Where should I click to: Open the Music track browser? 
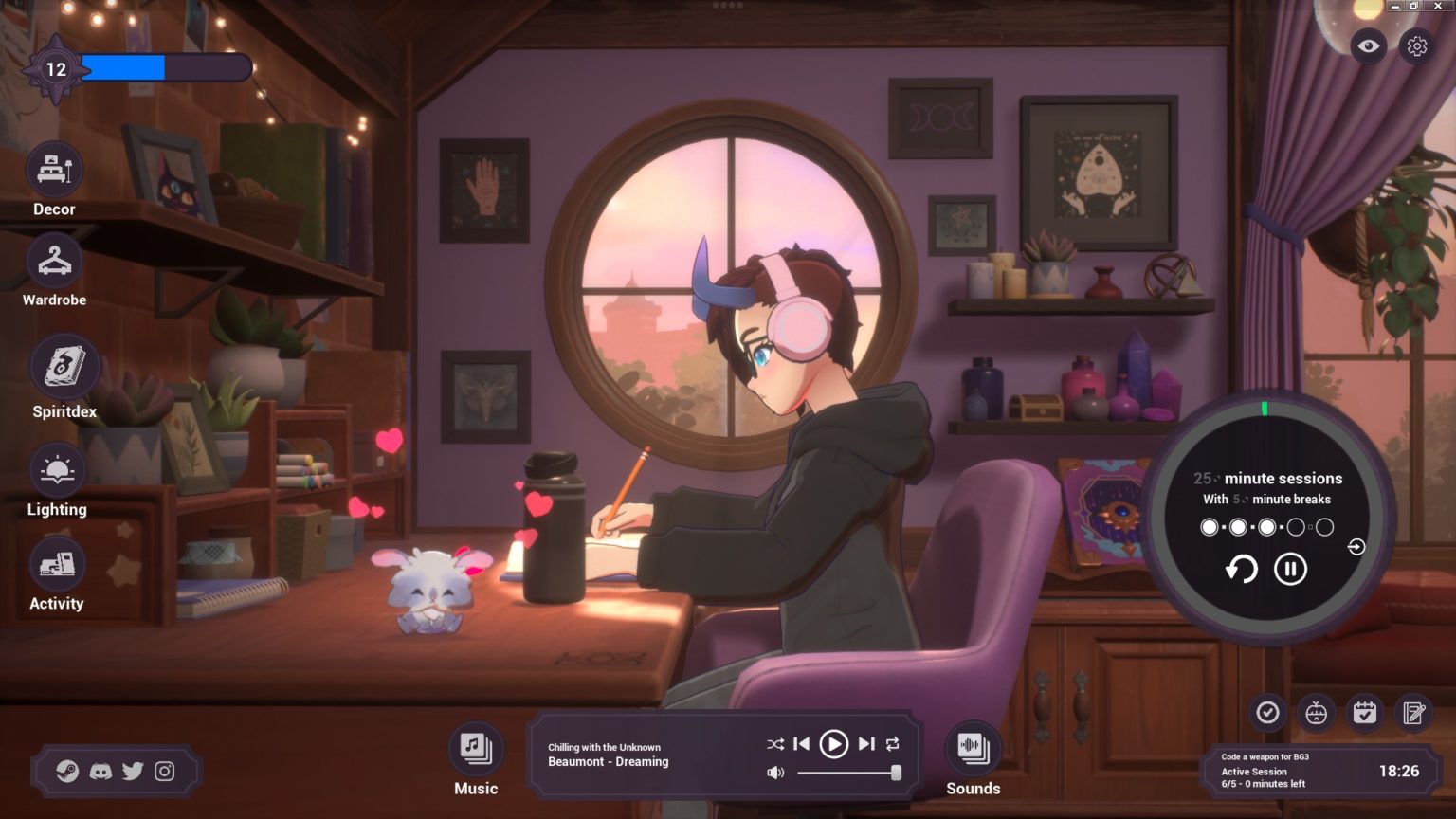[x=475, y=748]
